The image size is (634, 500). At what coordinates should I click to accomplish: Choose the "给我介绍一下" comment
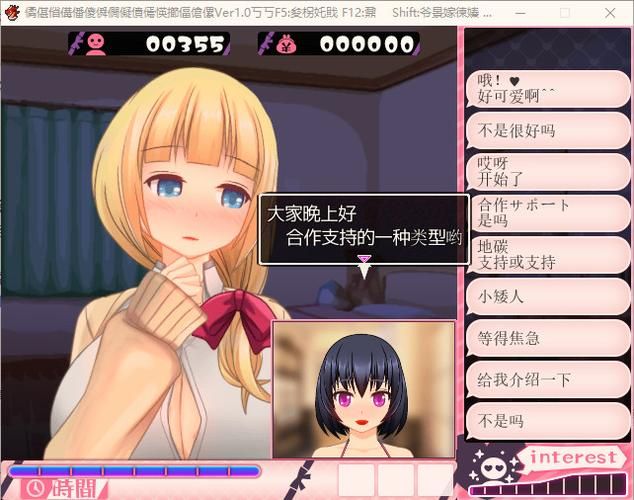[547, 379]
